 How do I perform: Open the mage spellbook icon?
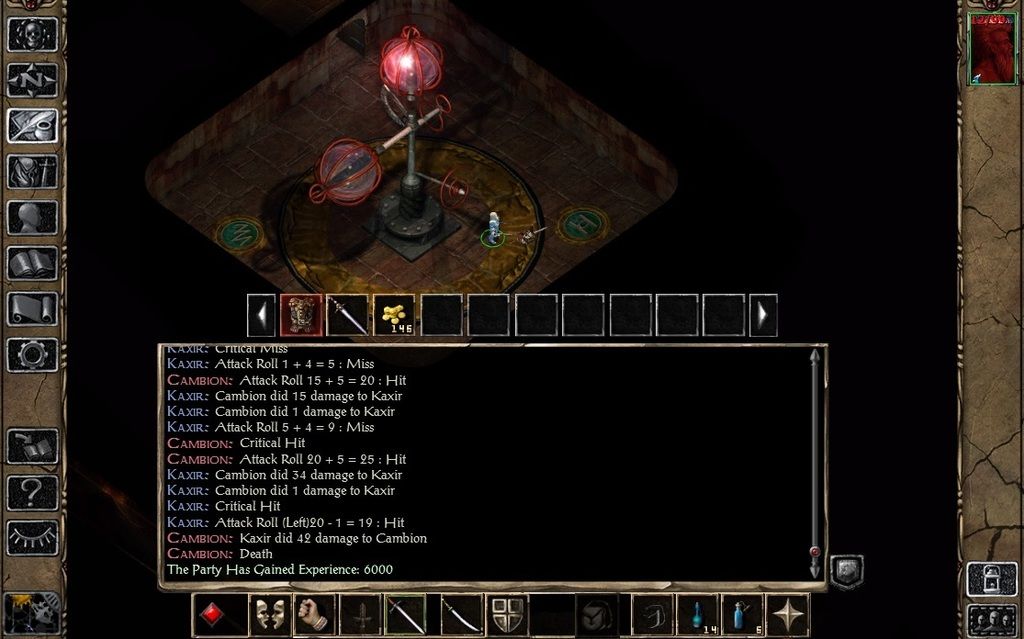point(32,264)
